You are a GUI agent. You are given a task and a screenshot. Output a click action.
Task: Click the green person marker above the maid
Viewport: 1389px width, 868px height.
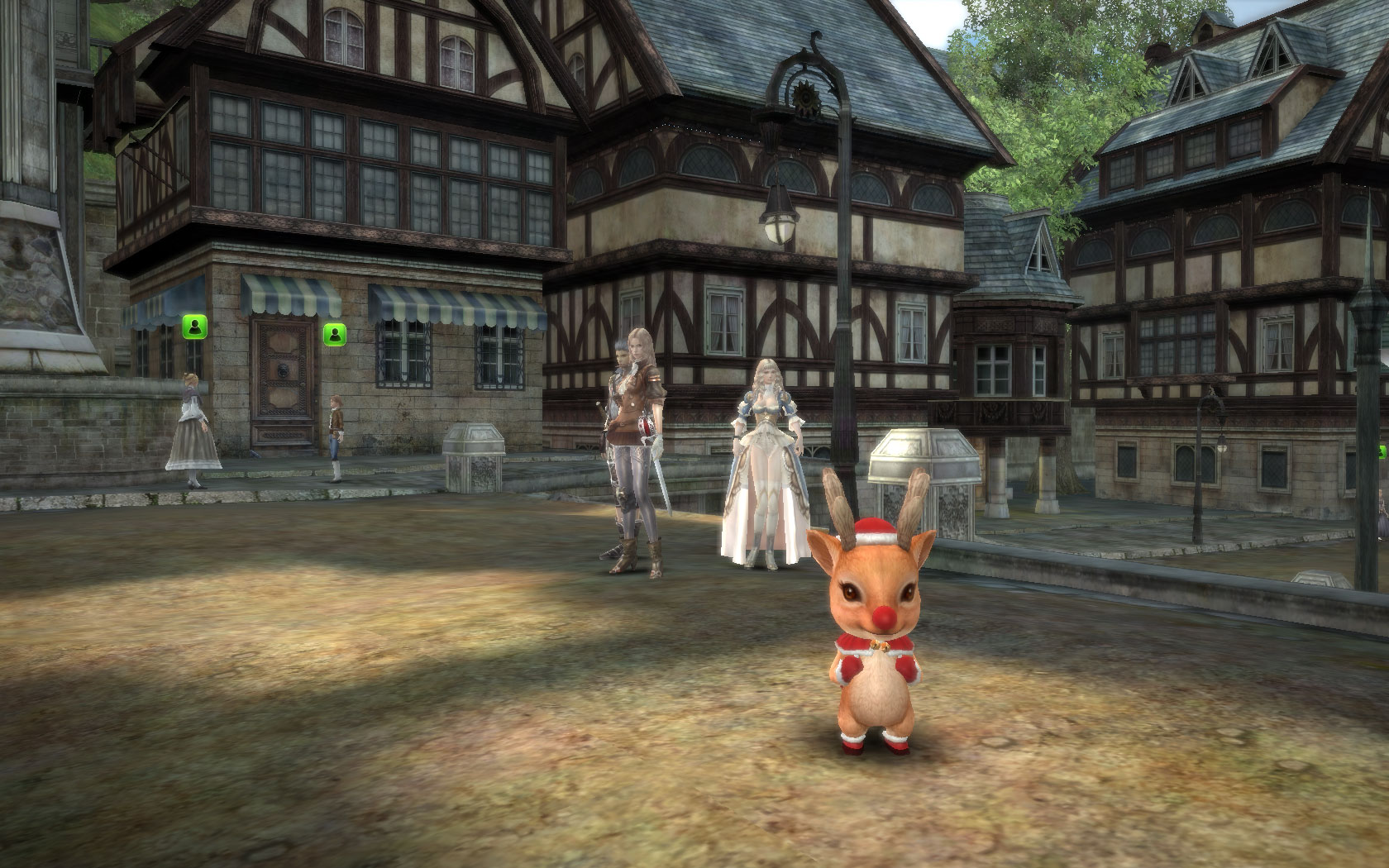click(x=193, y=327)
